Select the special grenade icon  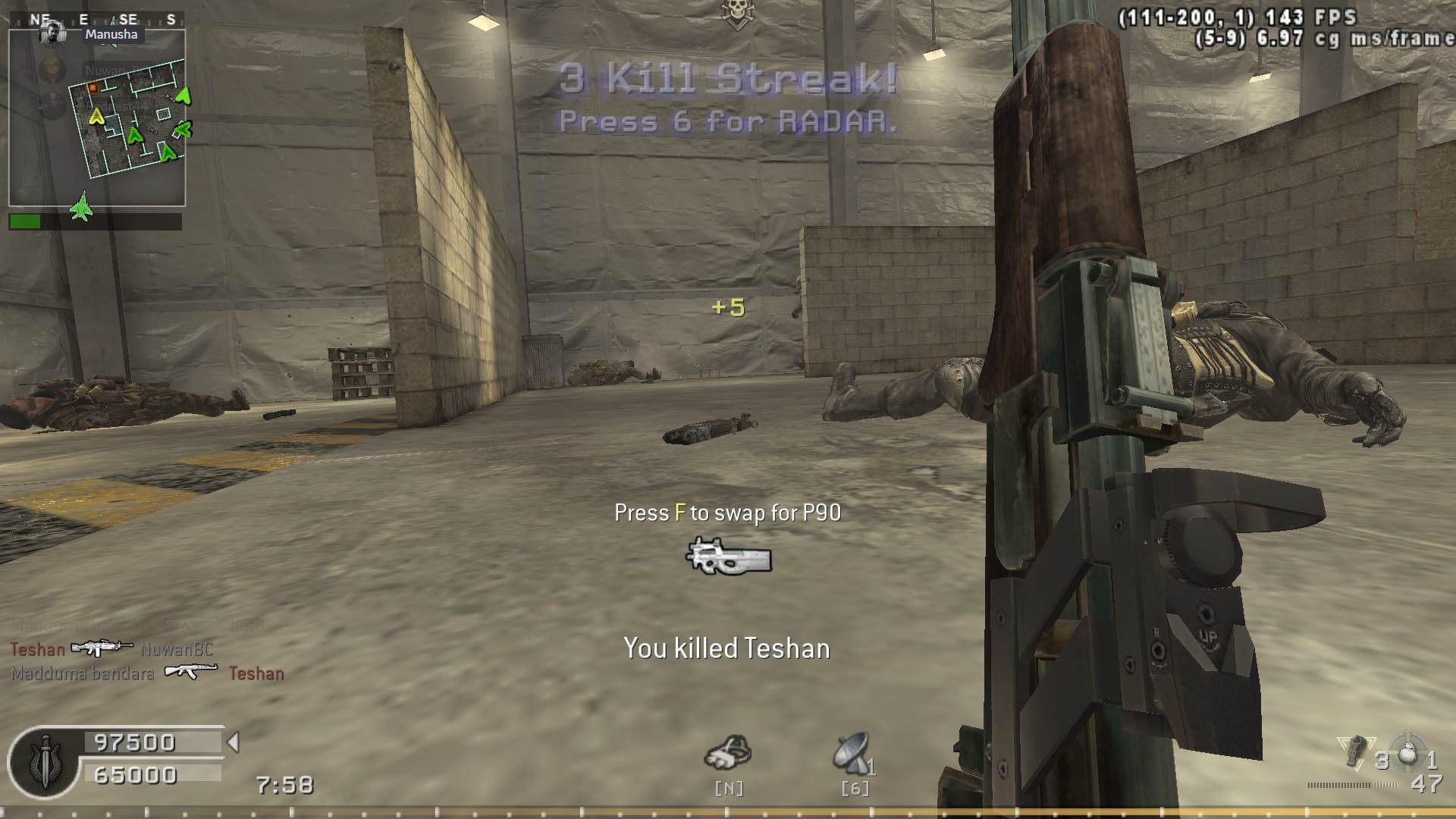pos(1354,749)
